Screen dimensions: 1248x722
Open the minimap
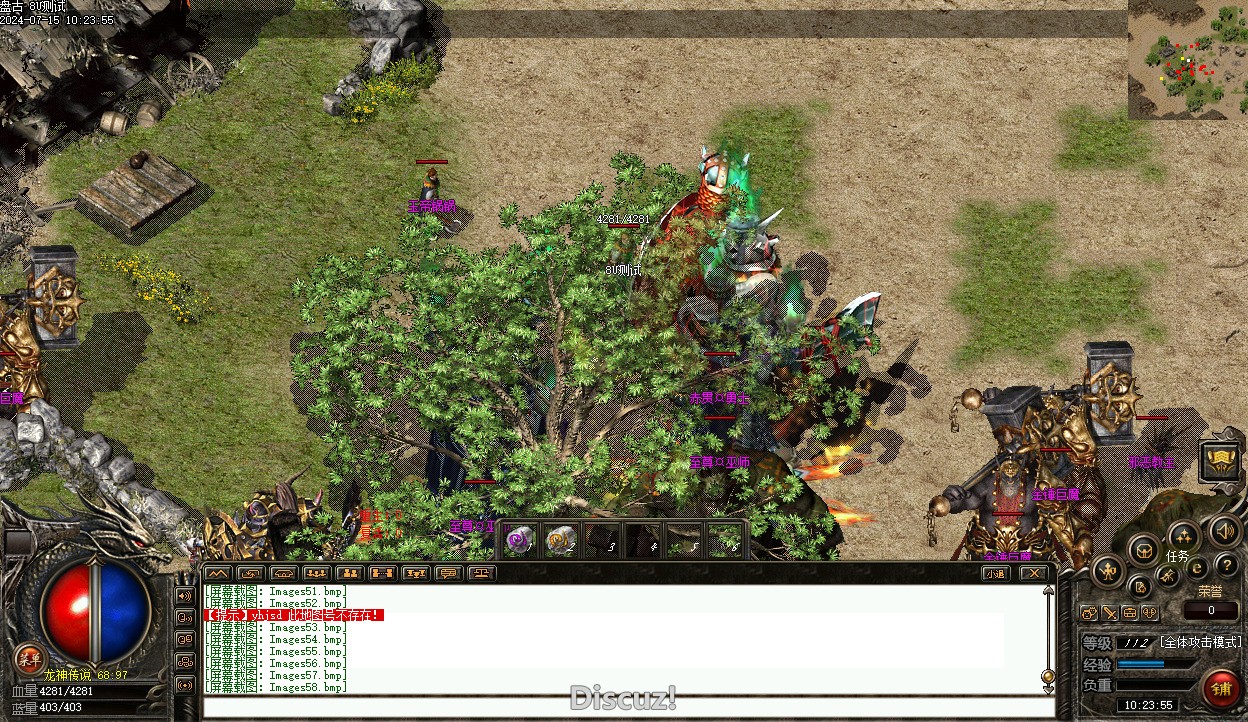(1187, 60)
